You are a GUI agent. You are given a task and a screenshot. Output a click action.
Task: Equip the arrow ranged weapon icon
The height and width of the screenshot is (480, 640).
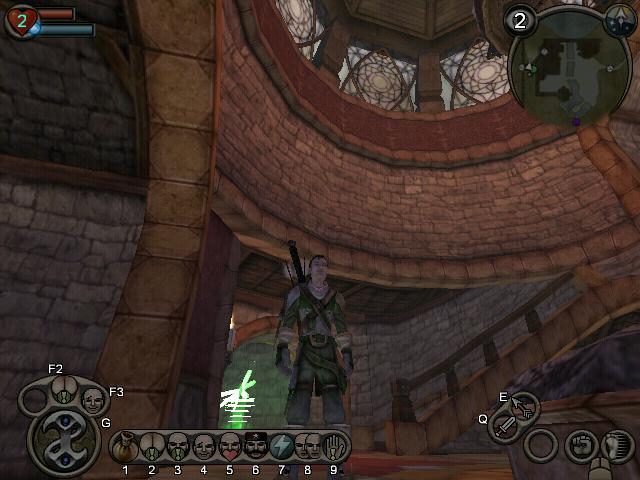coord(523,407)
